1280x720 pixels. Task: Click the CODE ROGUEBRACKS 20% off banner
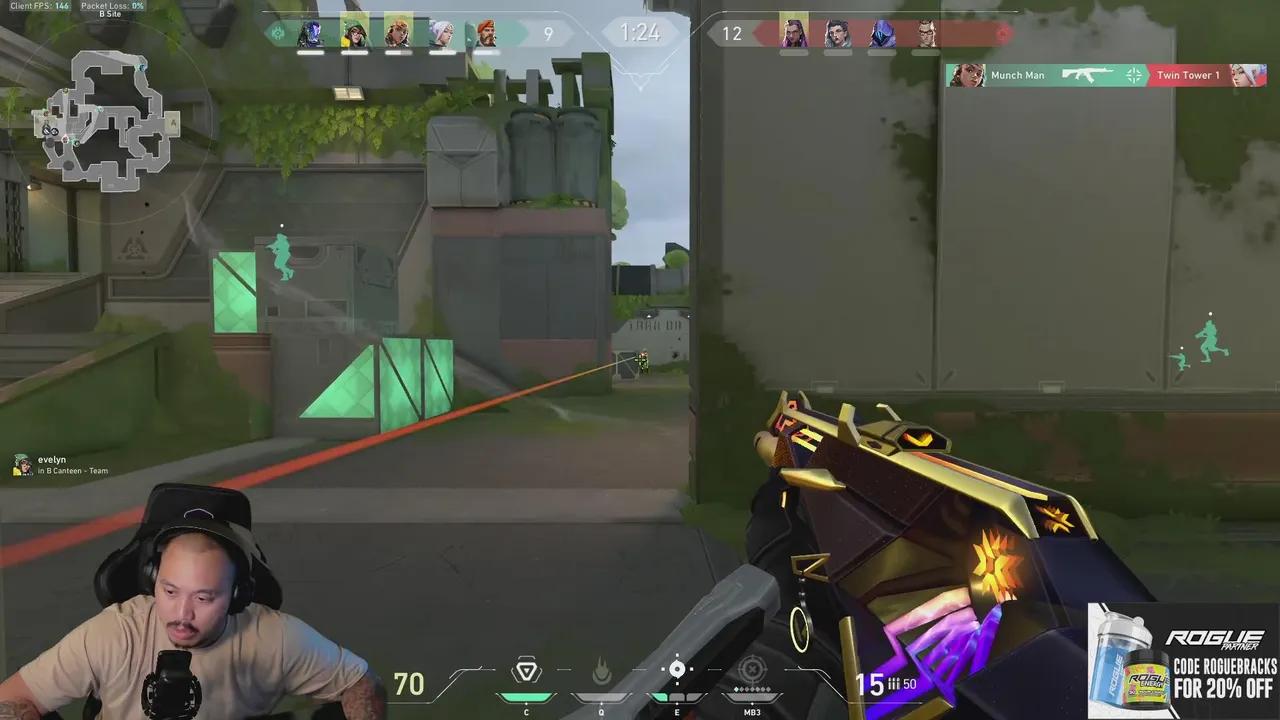(x=1180, y=660)
